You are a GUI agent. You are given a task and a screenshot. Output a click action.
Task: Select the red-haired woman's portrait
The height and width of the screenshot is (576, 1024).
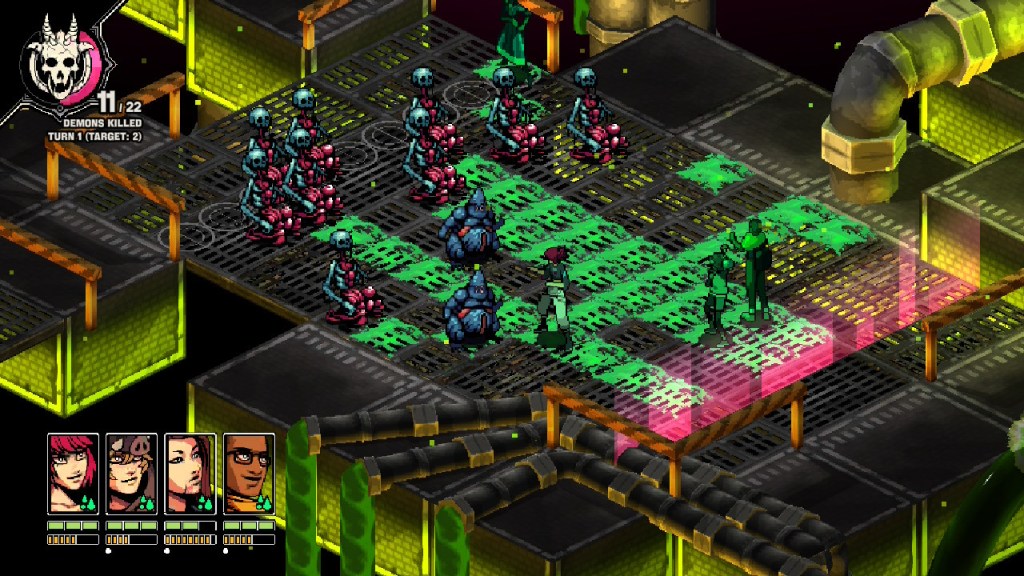click(x=73, y=473)
